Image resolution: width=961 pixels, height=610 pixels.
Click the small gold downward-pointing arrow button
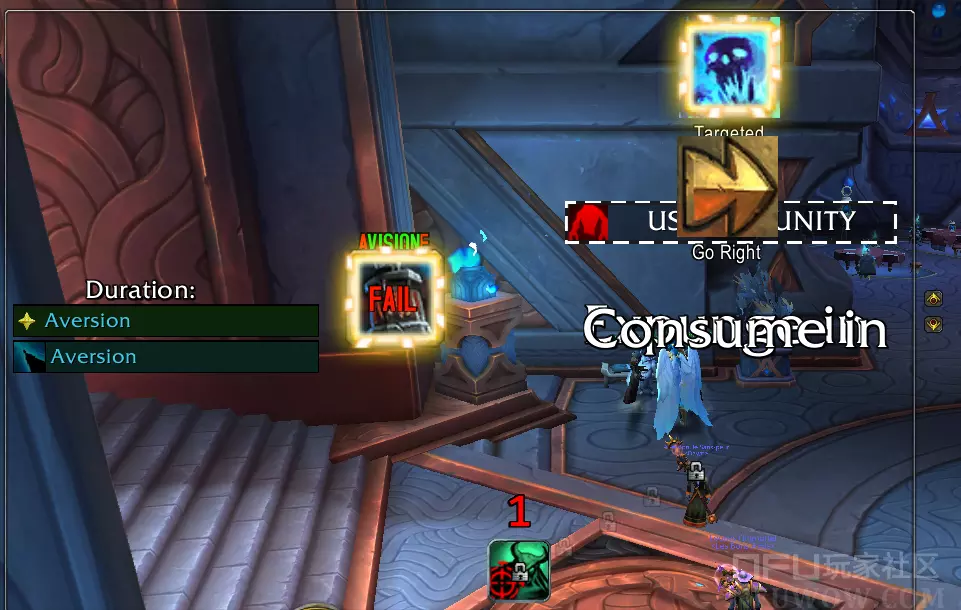(933, 324)
